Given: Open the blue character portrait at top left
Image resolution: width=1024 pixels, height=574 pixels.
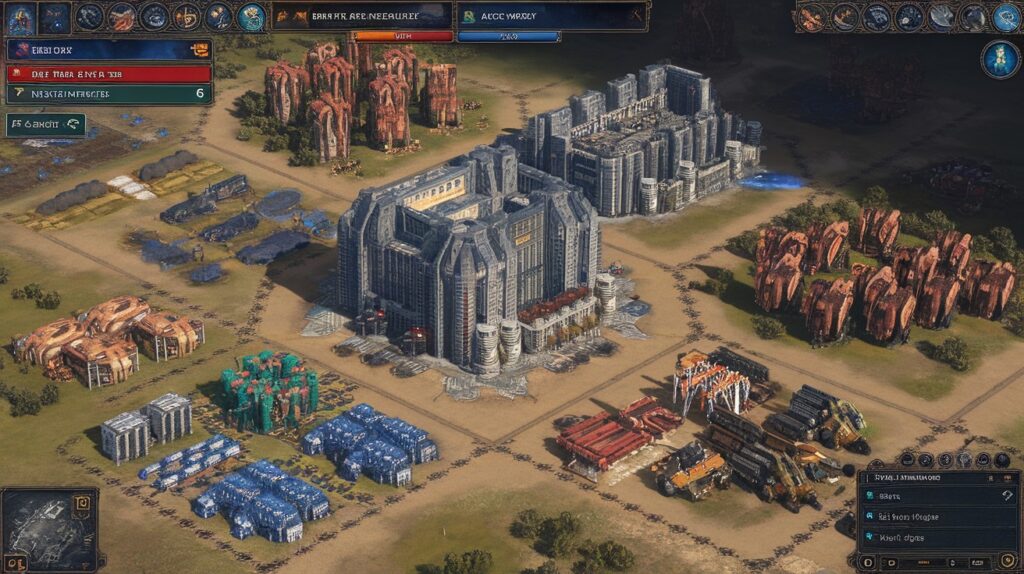Looking at the screenshot, I should [20, 17].
